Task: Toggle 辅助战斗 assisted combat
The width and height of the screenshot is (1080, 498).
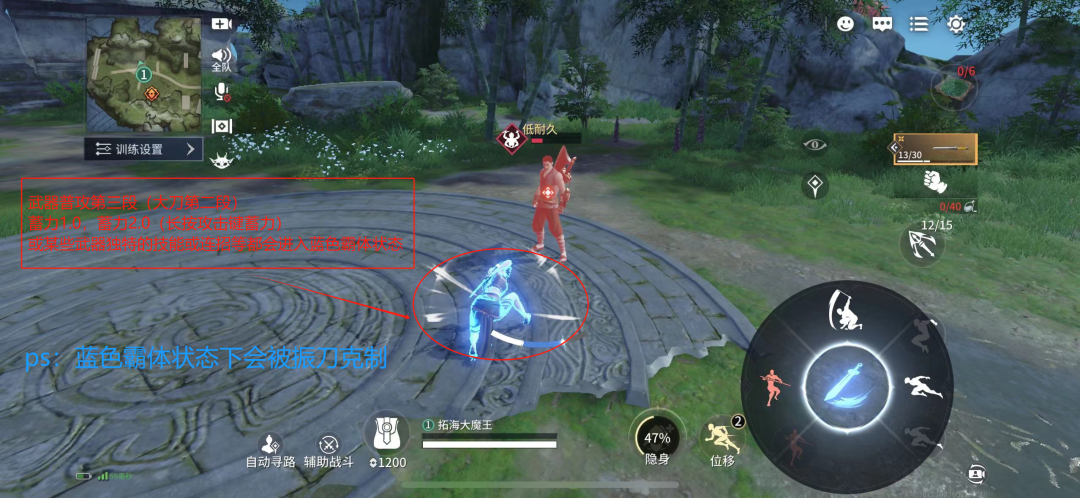Action: click(x=328, y=447)
